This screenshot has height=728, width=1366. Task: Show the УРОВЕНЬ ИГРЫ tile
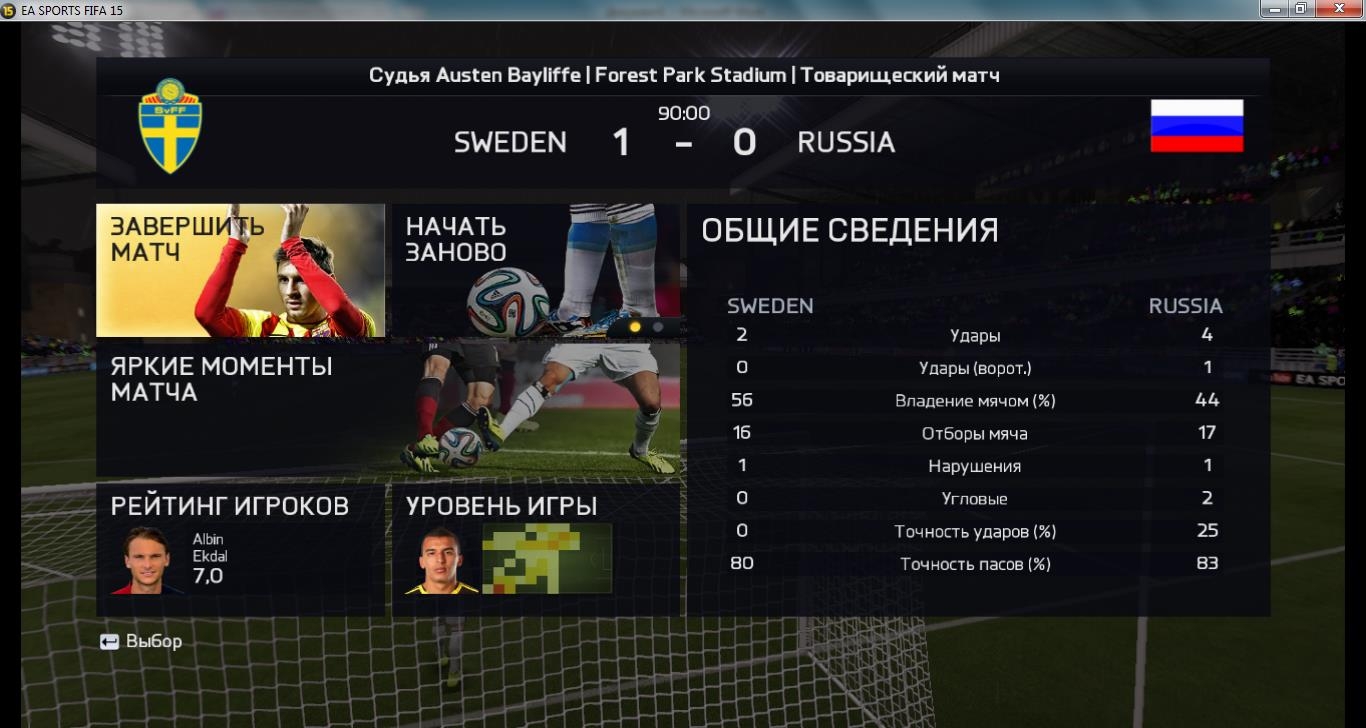[x=534, y=549]
